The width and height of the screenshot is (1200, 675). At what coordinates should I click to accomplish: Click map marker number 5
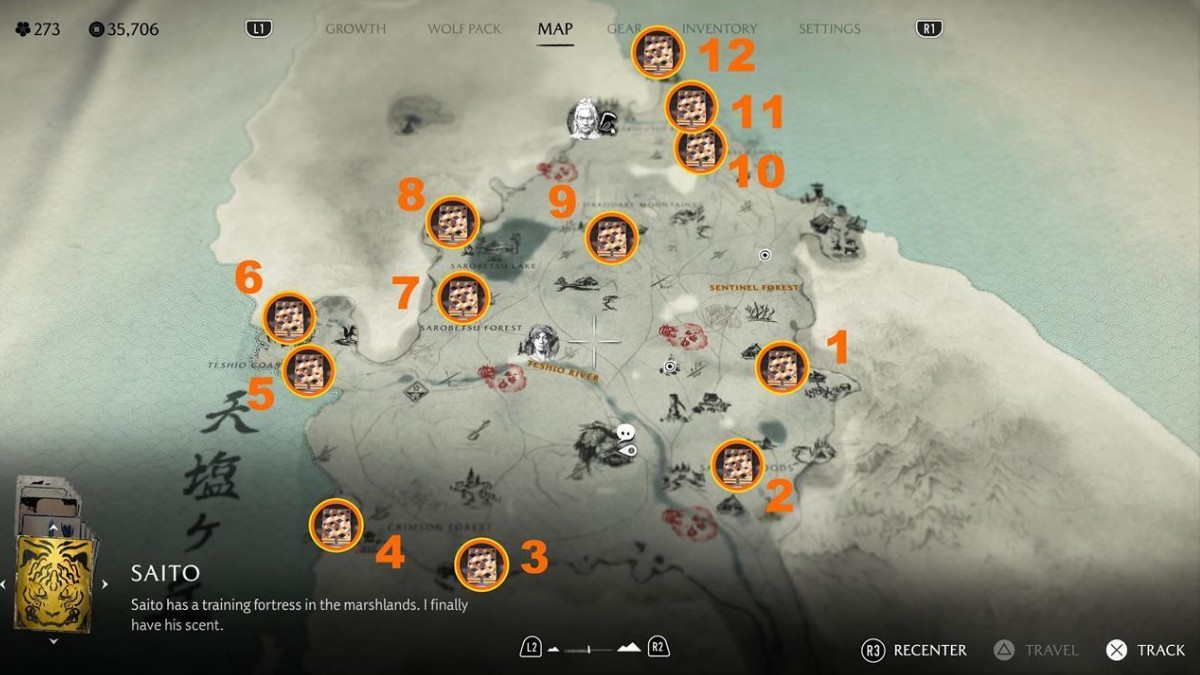pyautogui.click(x=308, y=370)
